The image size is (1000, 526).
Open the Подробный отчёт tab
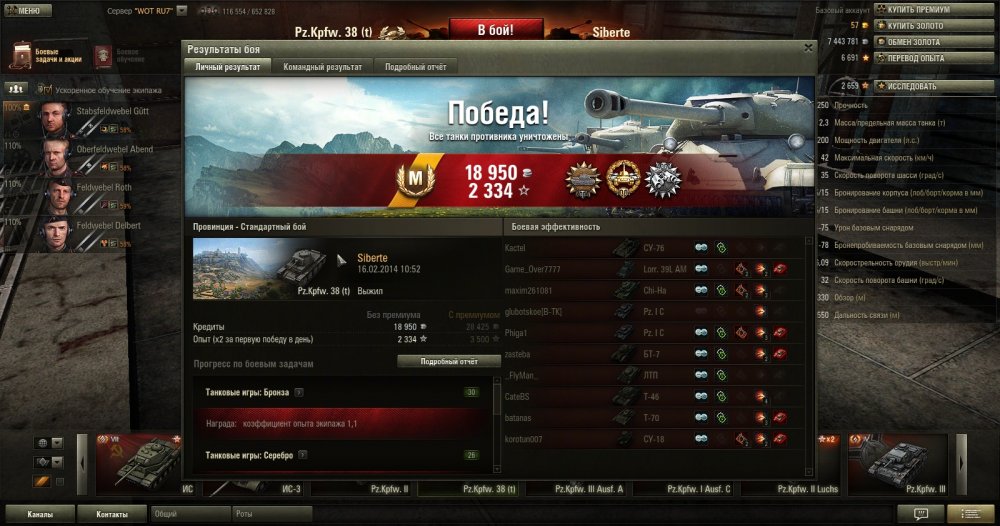coord(416,67)
